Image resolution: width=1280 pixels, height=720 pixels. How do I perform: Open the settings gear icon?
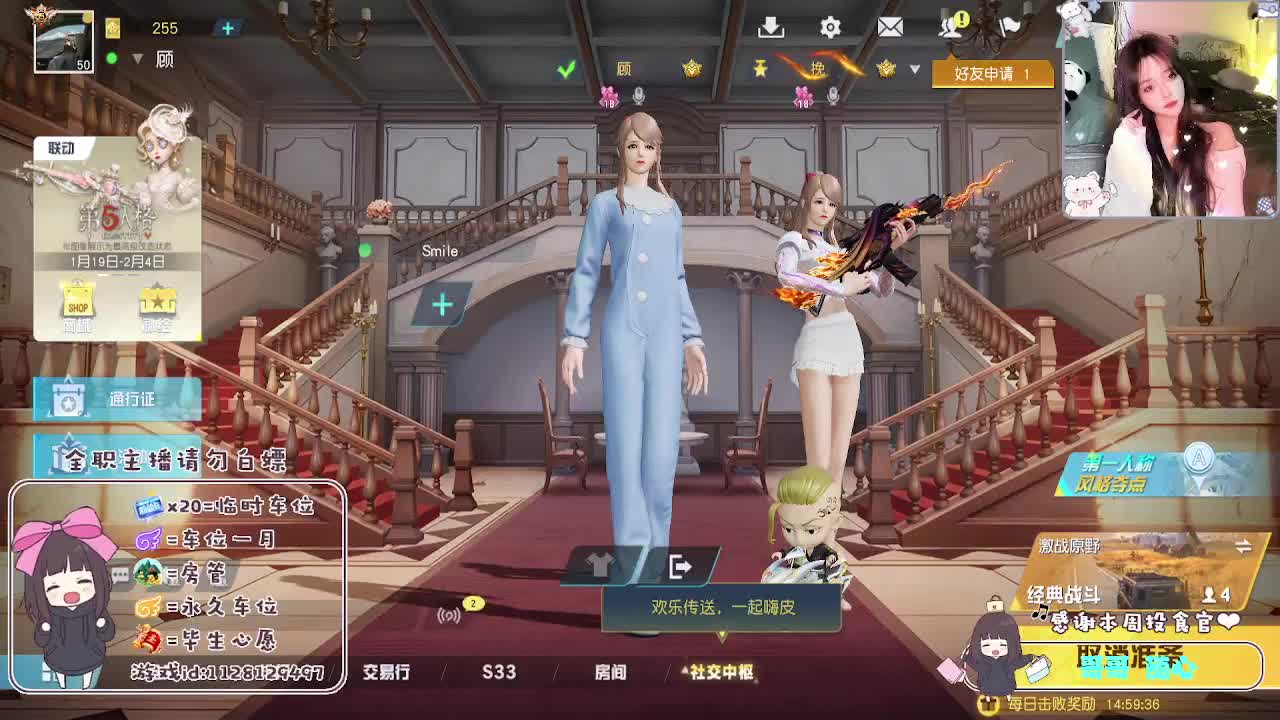coord(829,27)
